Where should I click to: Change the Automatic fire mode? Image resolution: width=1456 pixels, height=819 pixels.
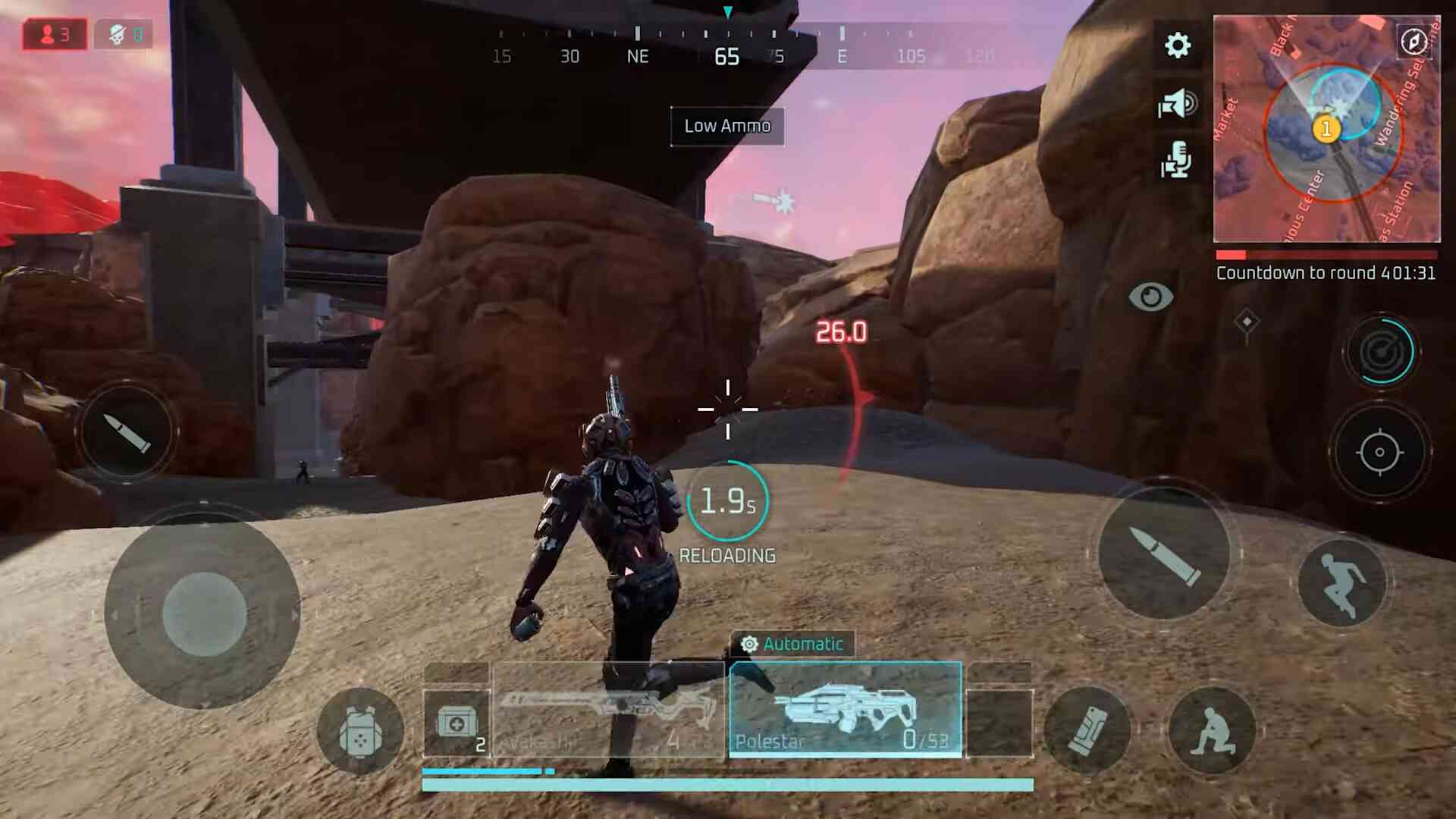[x=792, y=644]
